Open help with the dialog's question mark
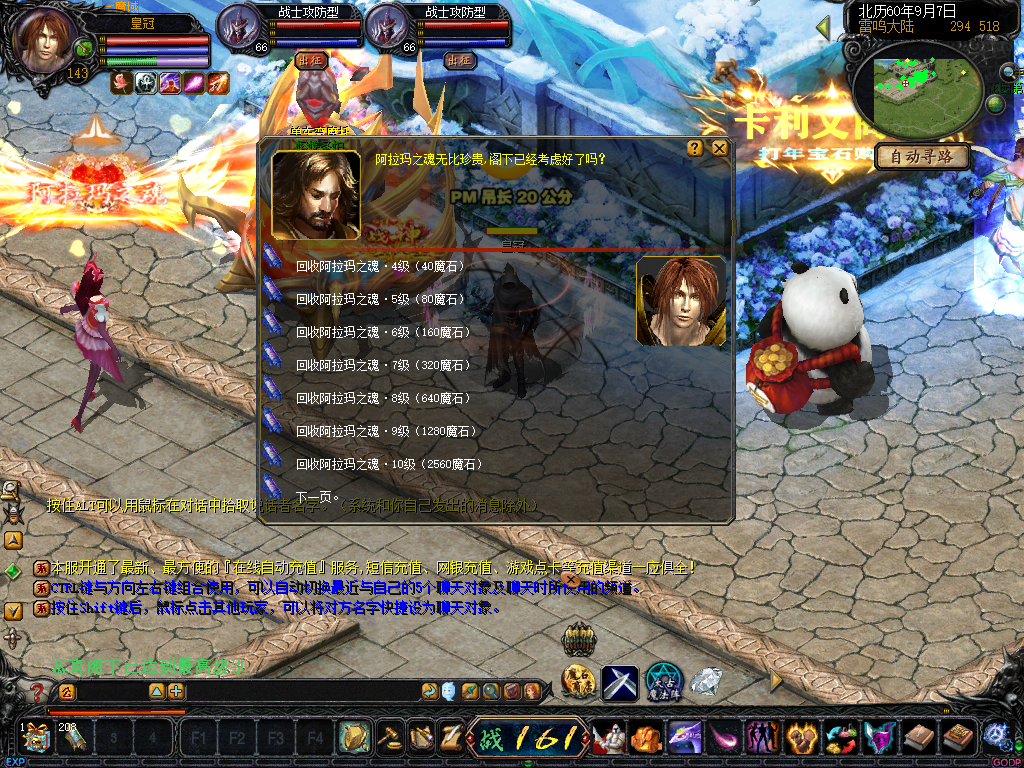1024x768 pixels. 695,148
